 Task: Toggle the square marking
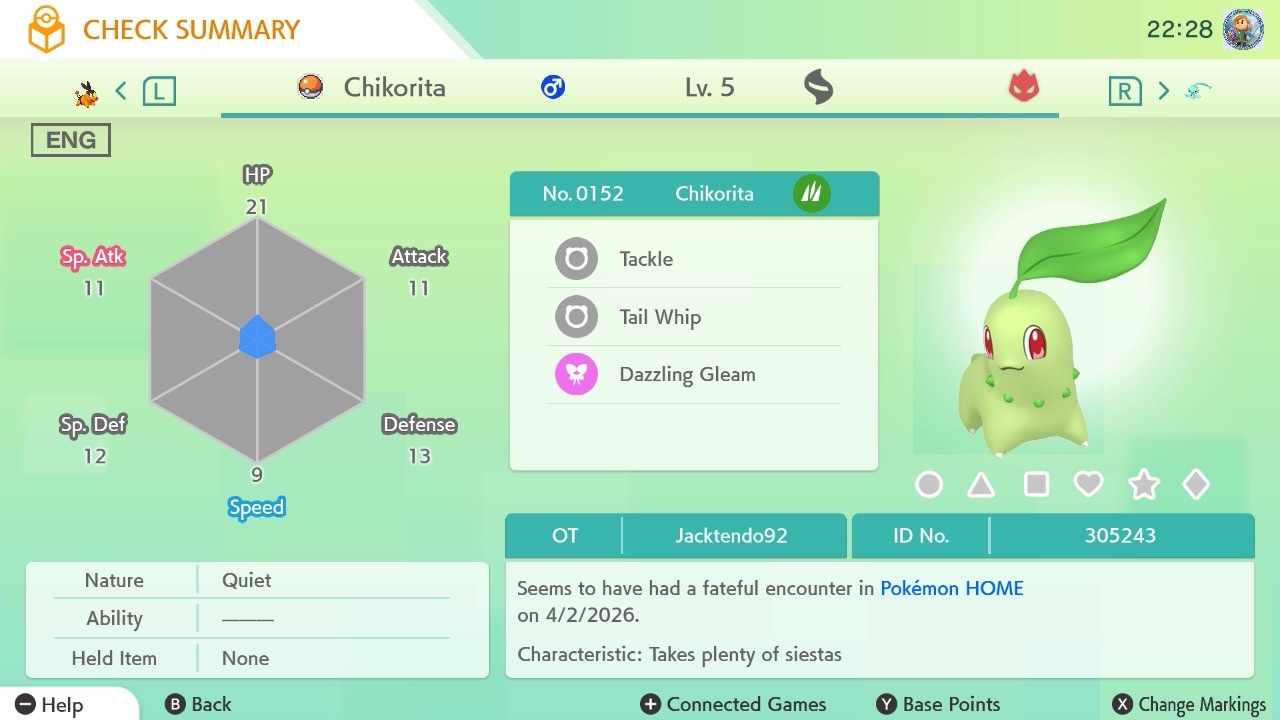pyautogui.click(x=1036, y=485)
